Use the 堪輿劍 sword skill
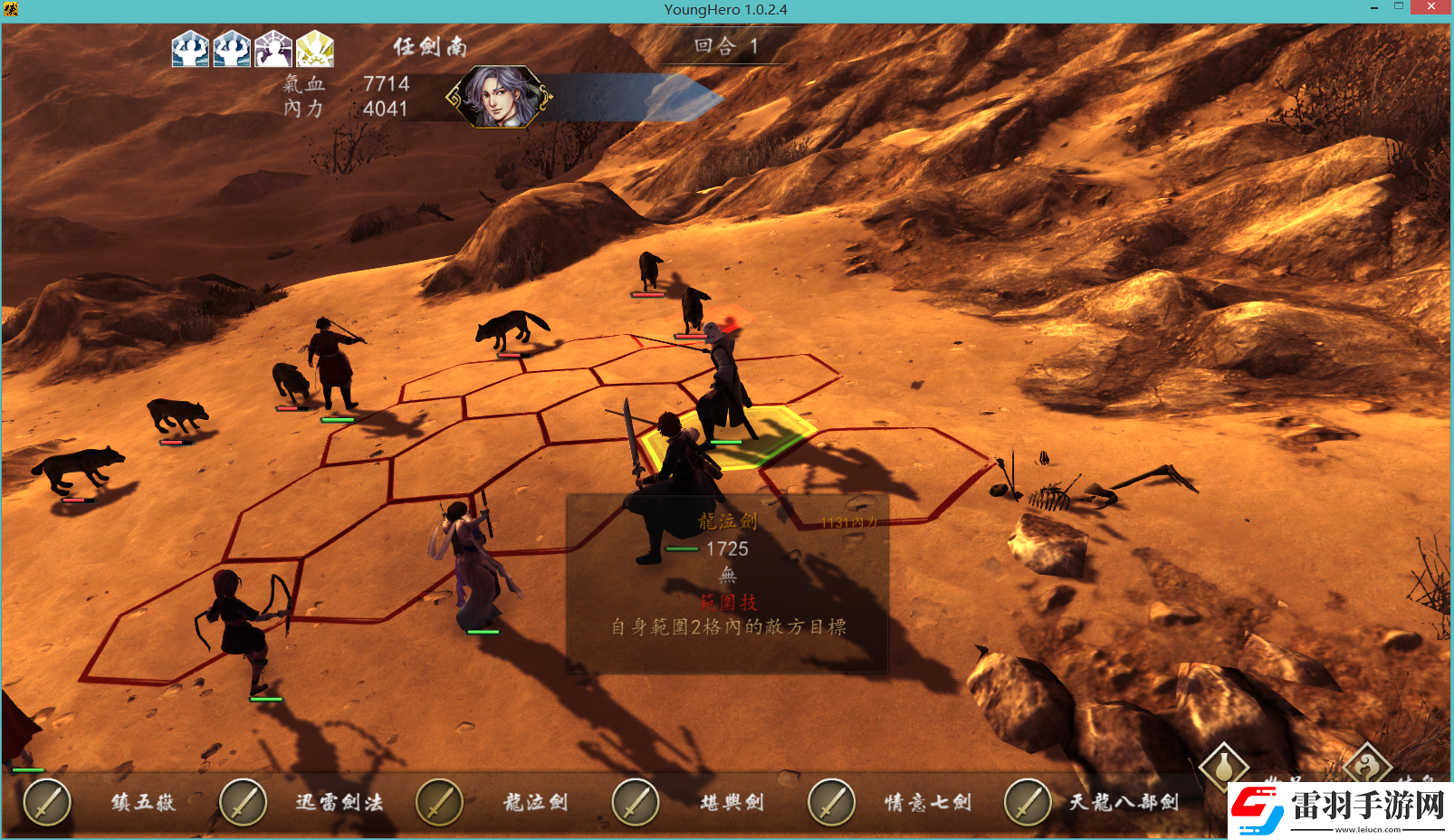 click(636, 802)
